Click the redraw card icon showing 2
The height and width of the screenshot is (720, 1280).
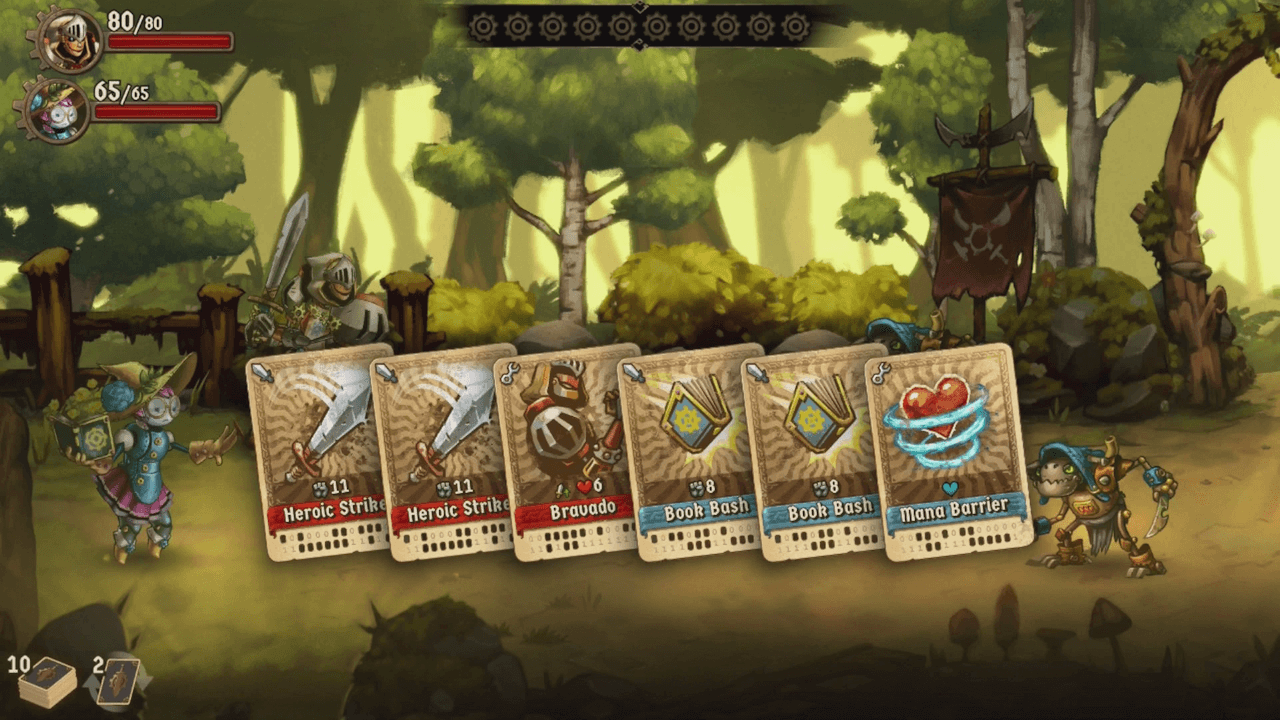(x=118, y=682)
